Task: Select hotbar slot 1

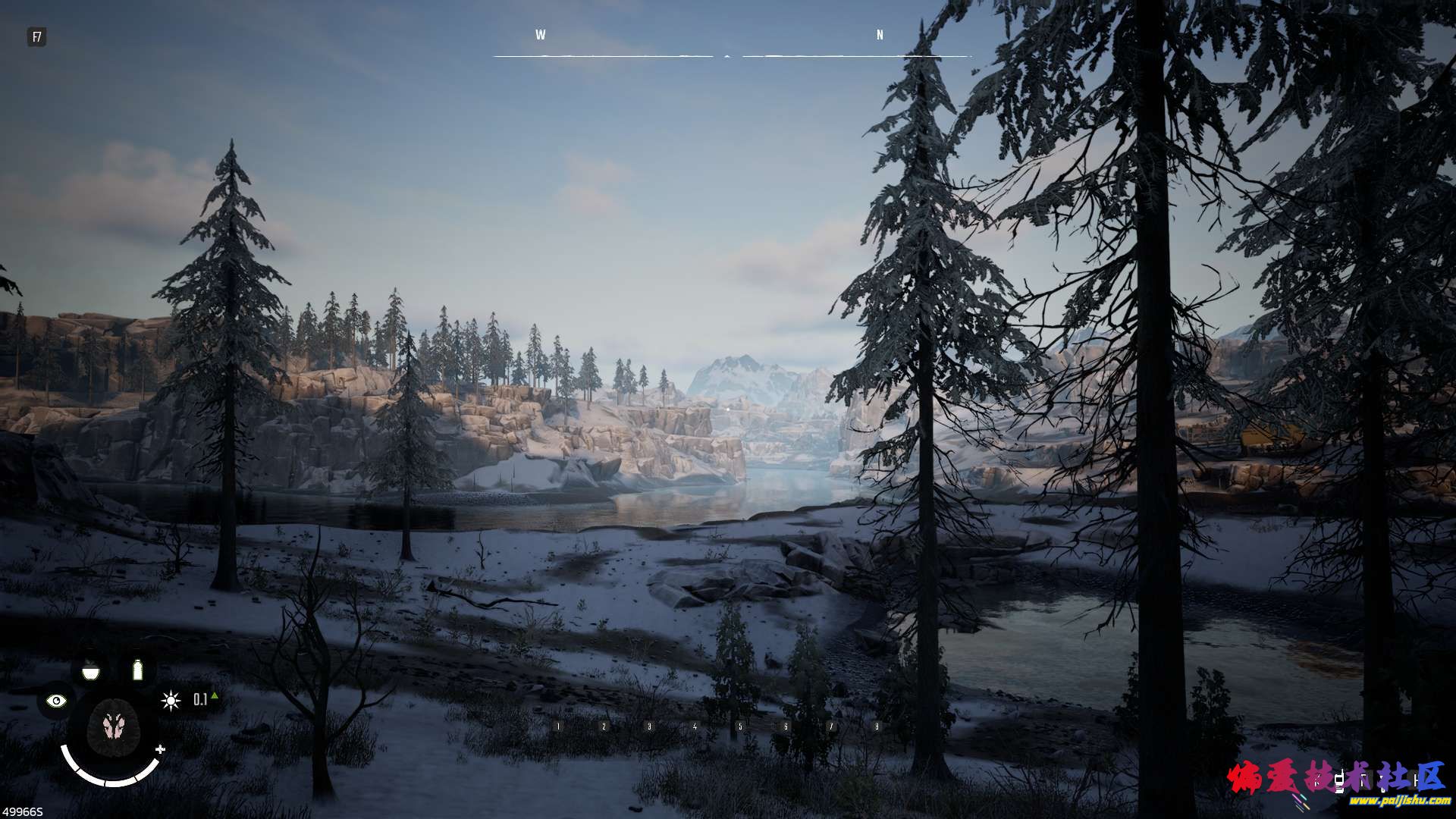Action: tap(557, 726)
